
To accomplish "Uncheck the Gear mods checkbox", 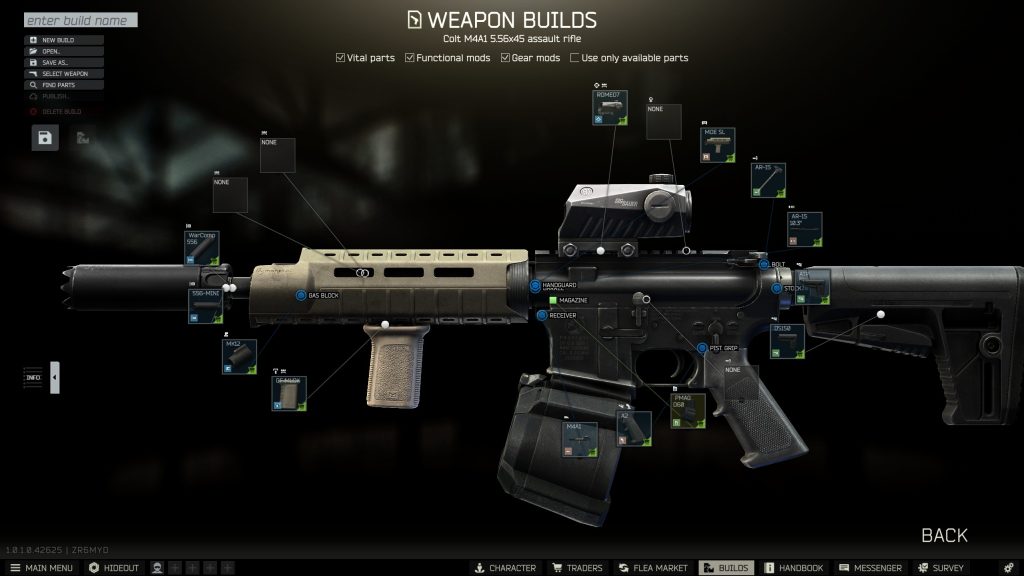I will (x=506, y=58).
